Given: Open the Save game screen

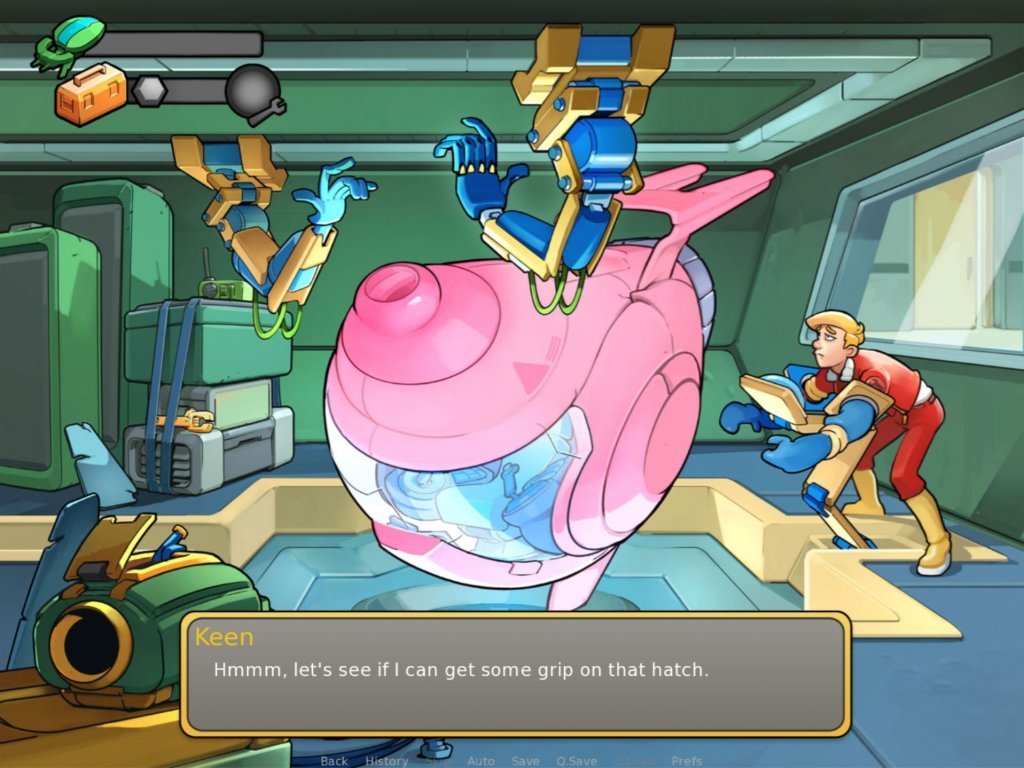Looking at the screenshot, I should click(x=526, y=761).
